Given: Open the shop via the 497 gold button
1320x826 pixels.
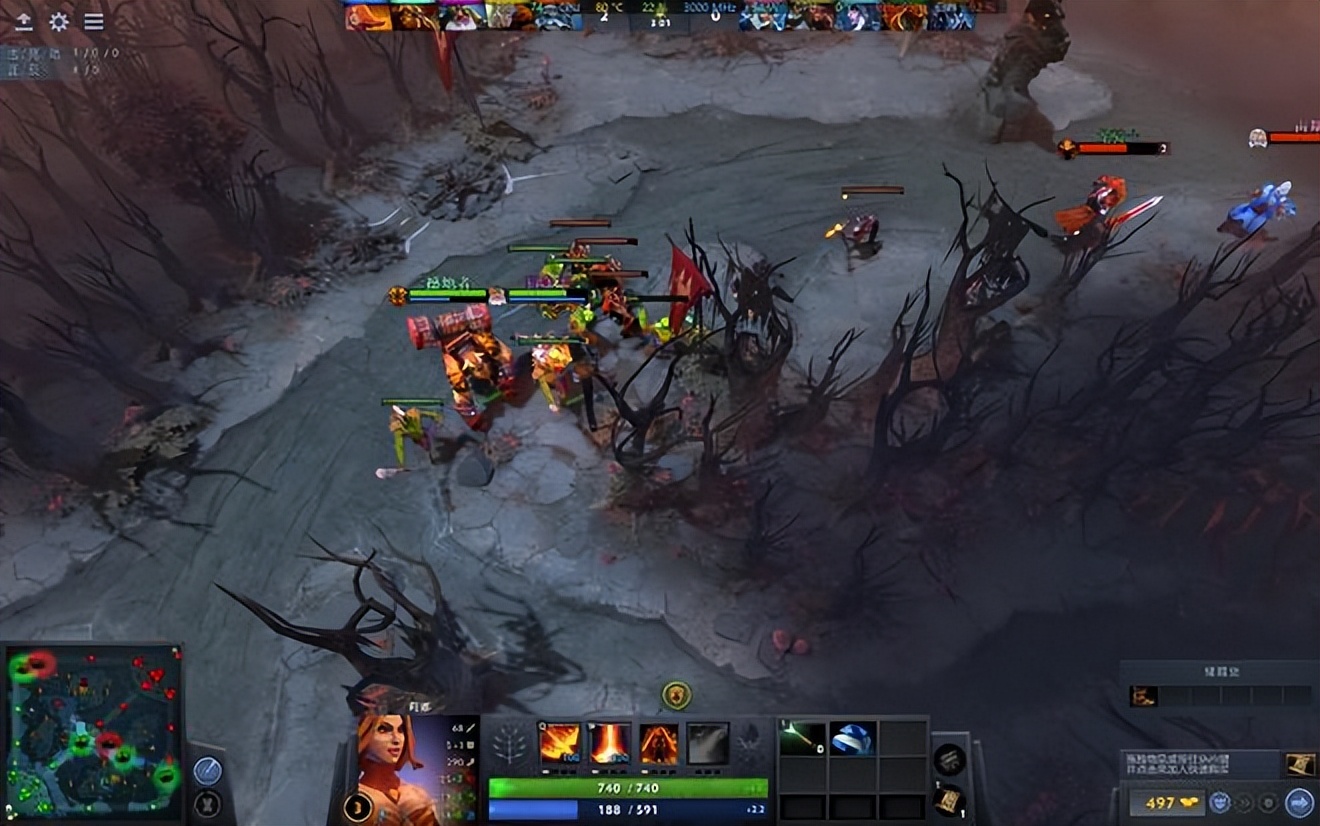Looking at the screenshot, I should click(1162, 802).
